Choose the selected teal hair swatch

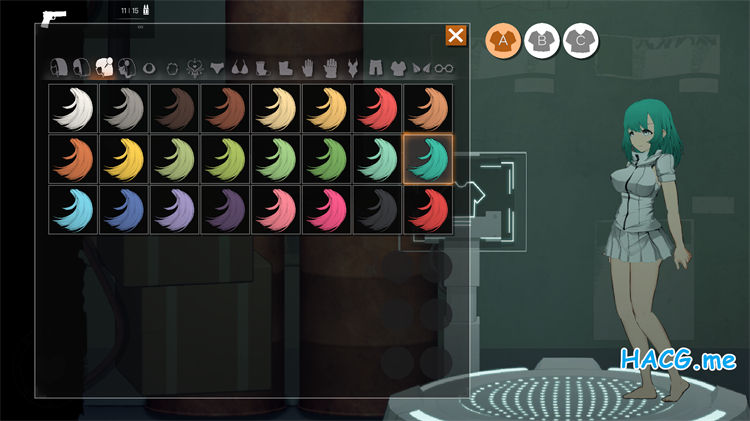428,160
